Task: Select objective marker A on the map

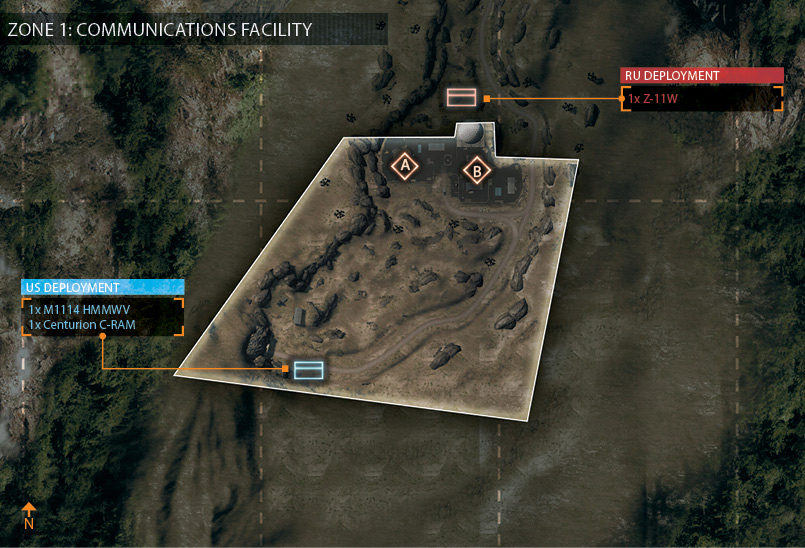Action: [405, 165]
